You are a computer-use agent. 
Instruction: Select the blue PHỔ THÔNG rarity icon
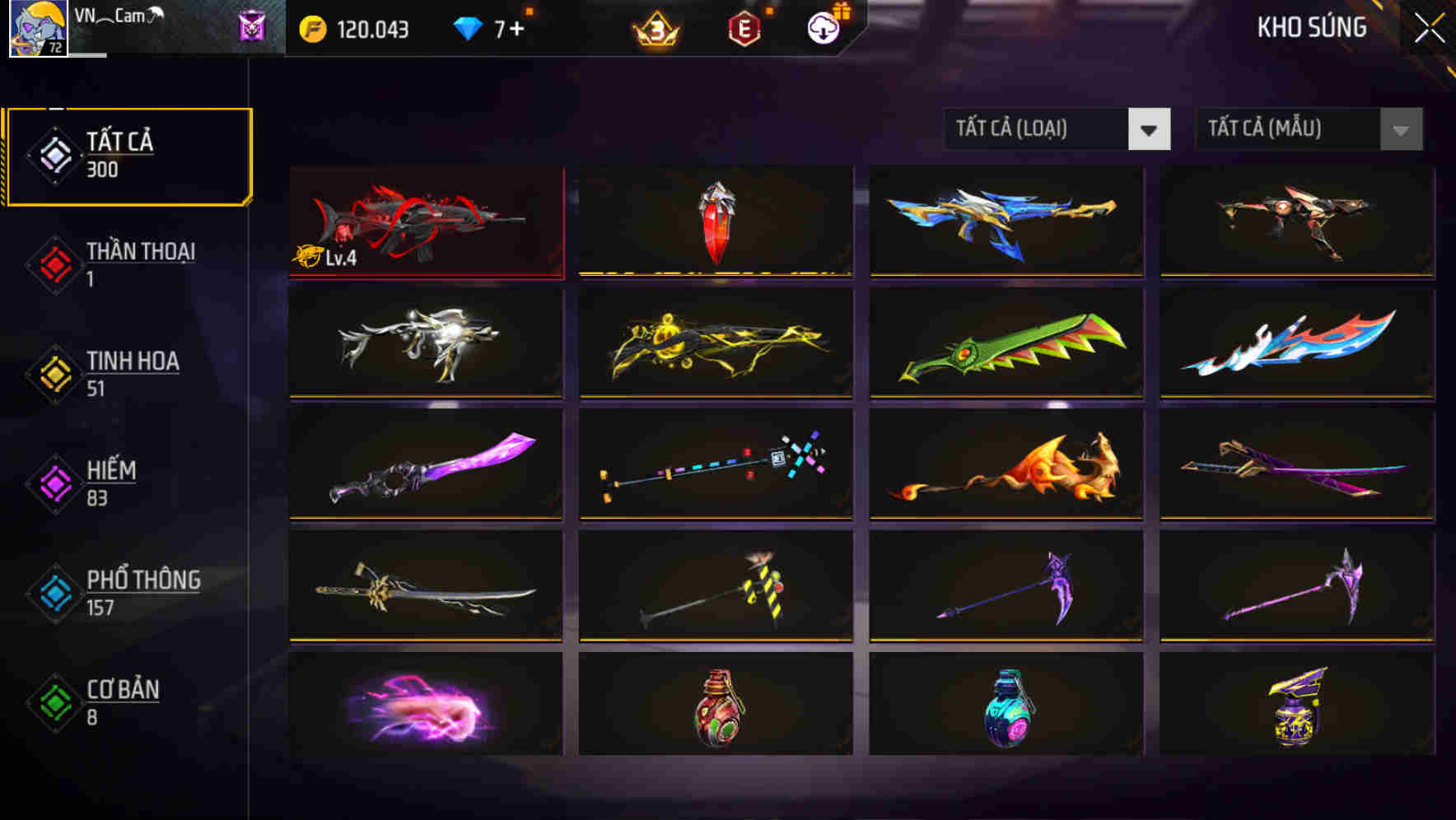54,593
